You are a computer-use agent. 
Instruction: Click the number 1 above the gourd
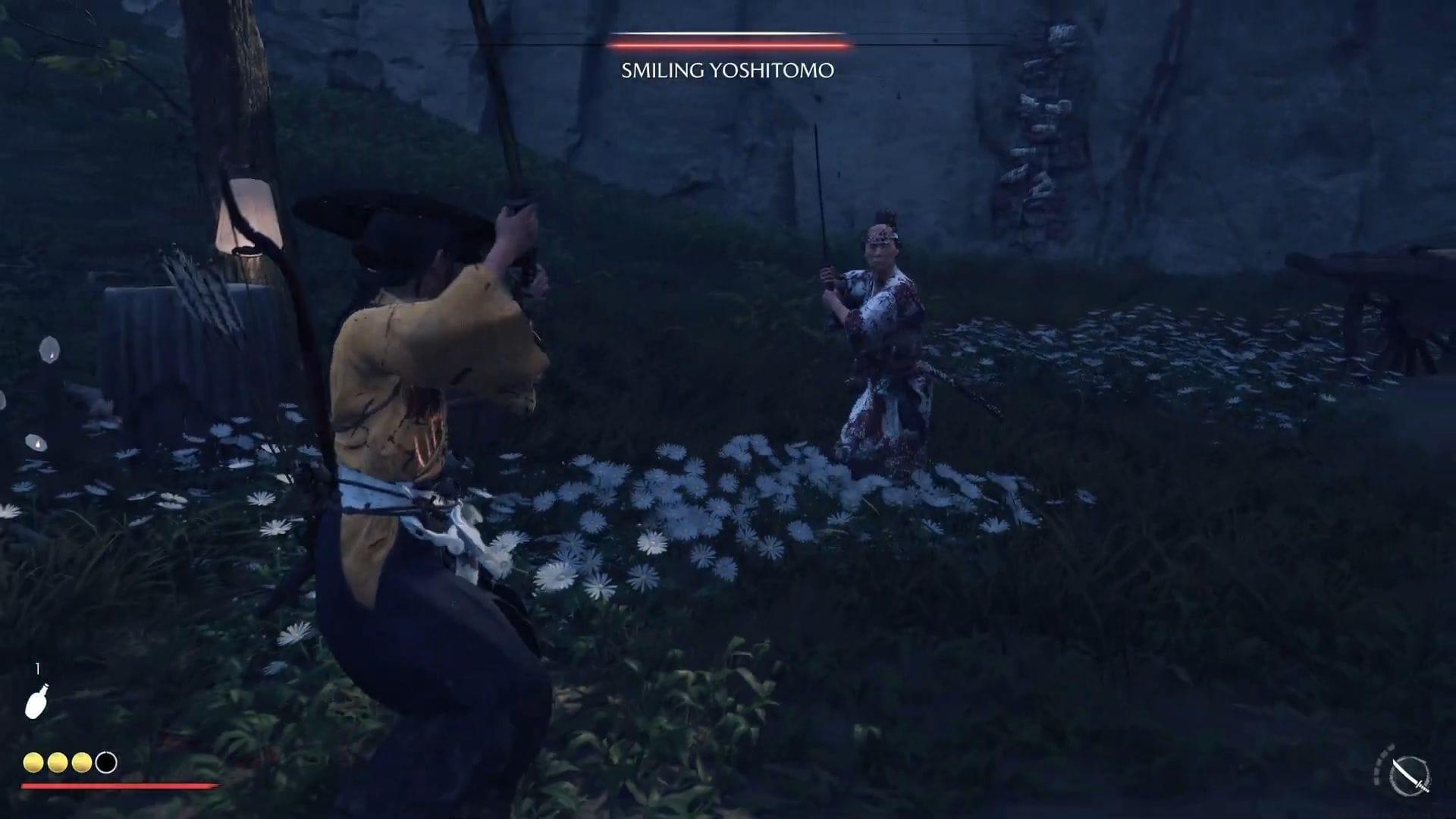coord(36,668)
